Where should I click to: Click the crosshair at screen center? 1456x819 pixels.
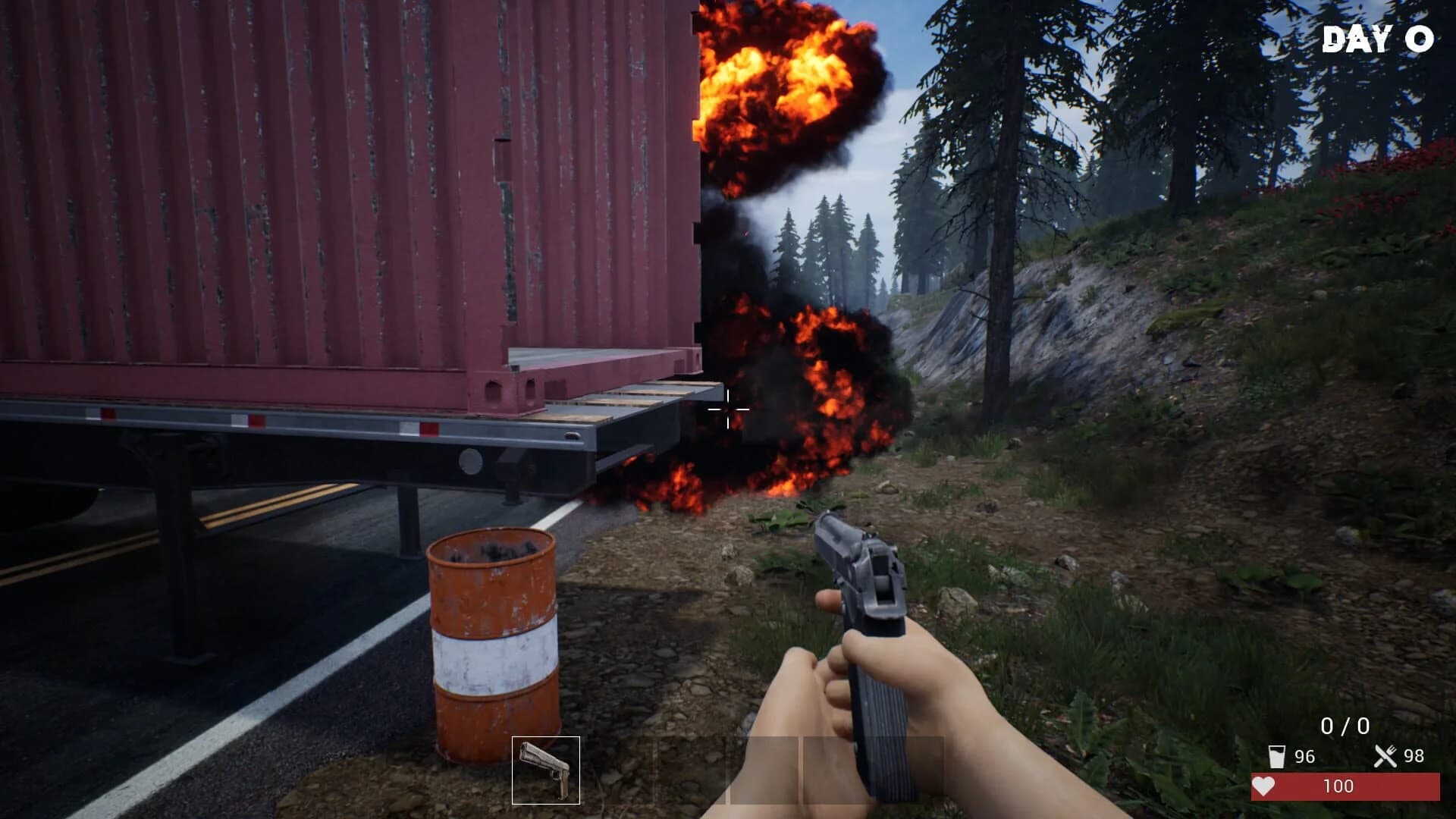[728, 410]
